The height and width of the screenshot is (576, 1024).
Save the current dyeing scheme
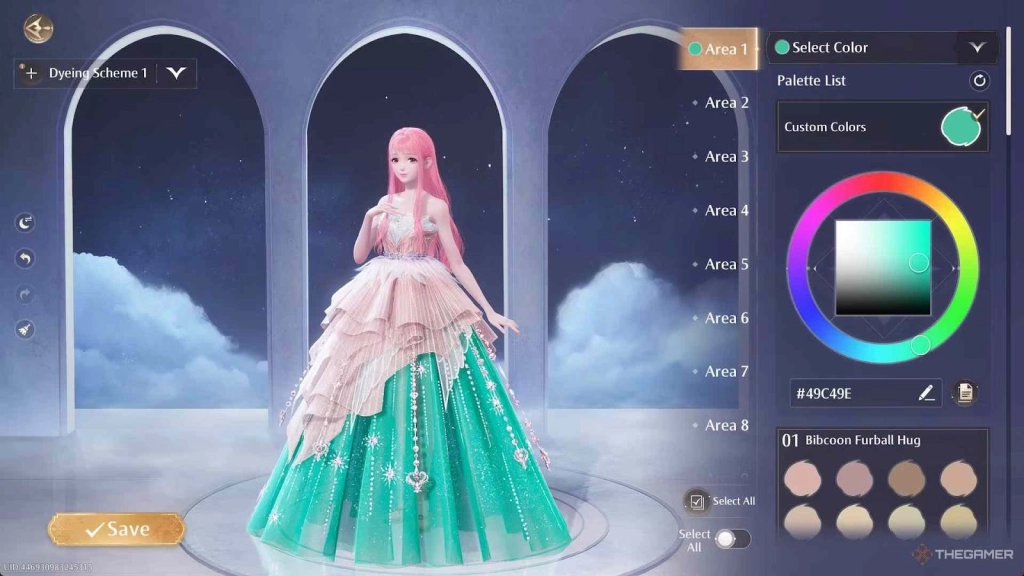[116, 529]
